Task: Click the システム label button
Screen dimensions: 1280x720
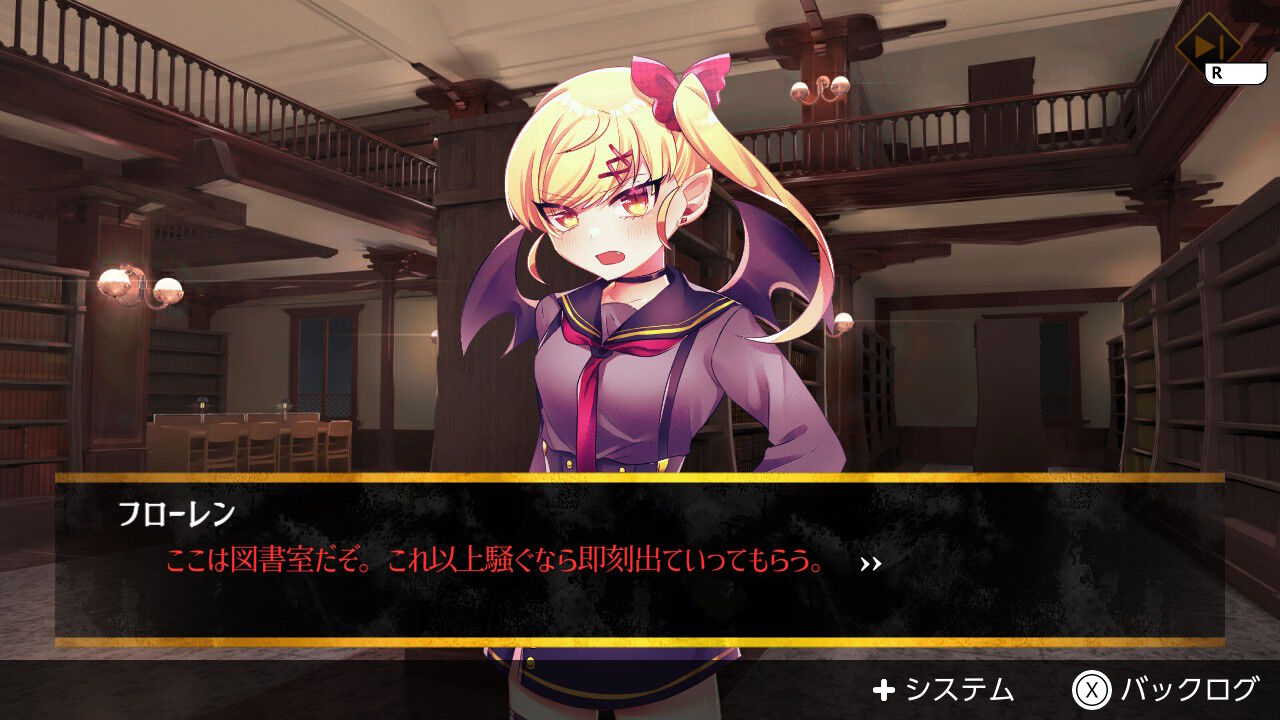Action: point(962,689)
